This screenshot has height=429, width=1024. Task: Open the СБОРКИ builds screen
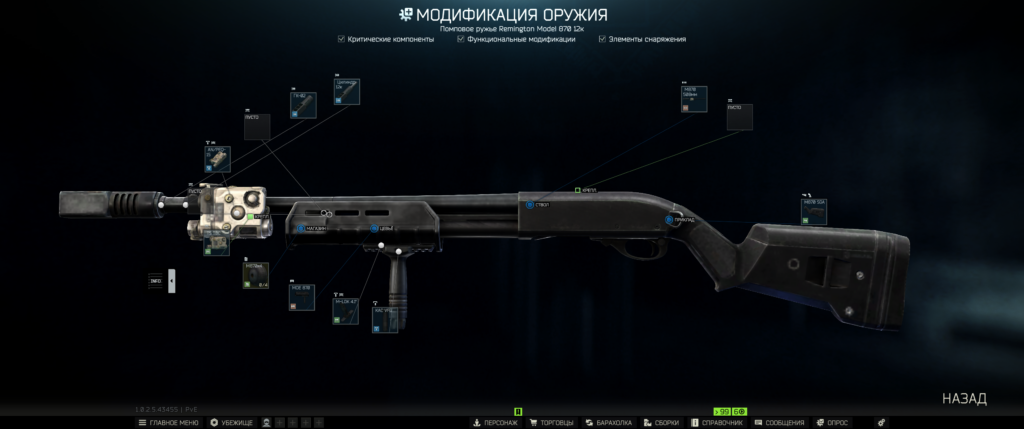pos(661,423)
